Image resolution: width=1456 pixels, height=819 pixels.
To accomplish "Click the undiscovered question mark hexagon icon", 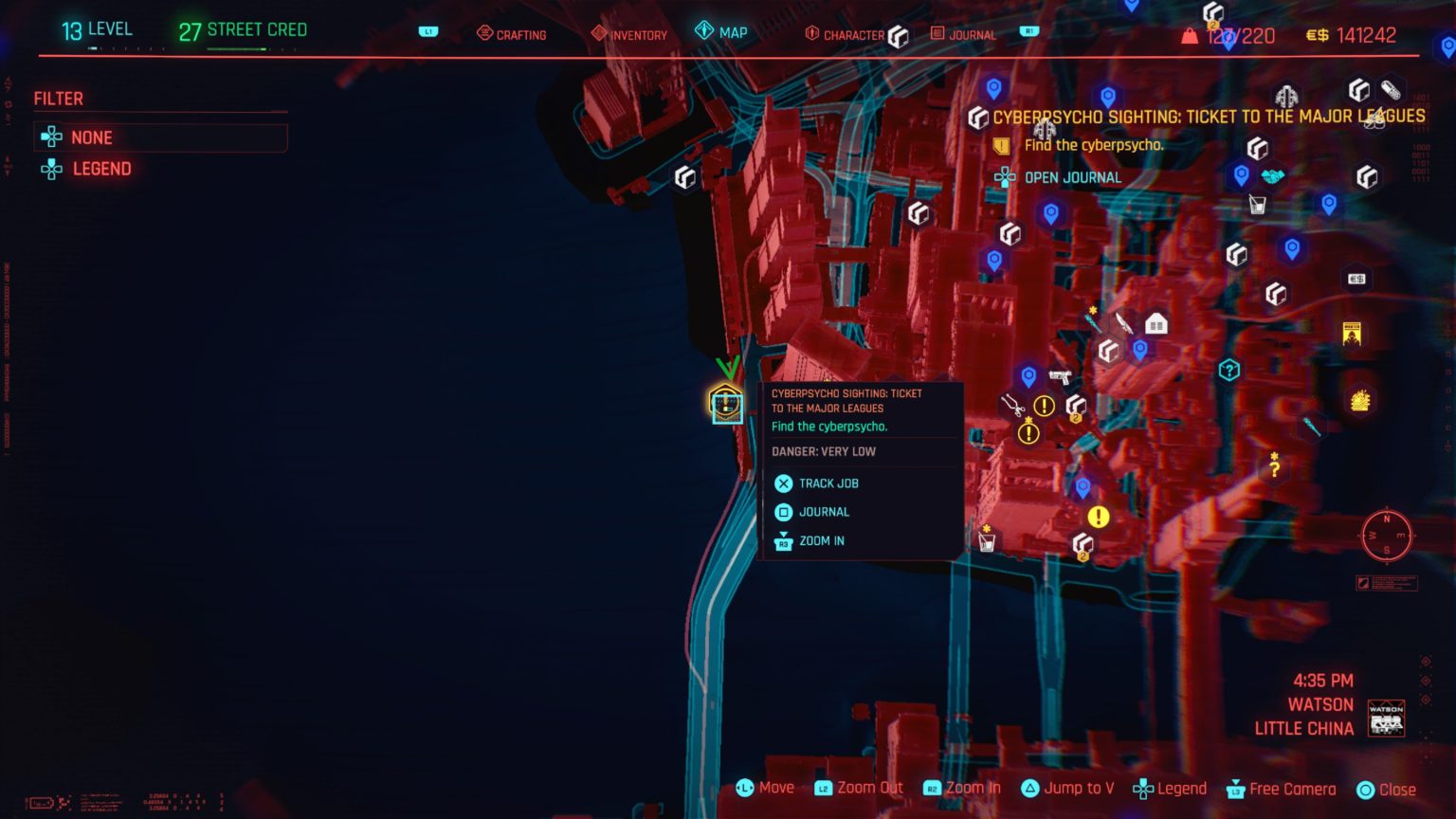I will point(1228,369).
